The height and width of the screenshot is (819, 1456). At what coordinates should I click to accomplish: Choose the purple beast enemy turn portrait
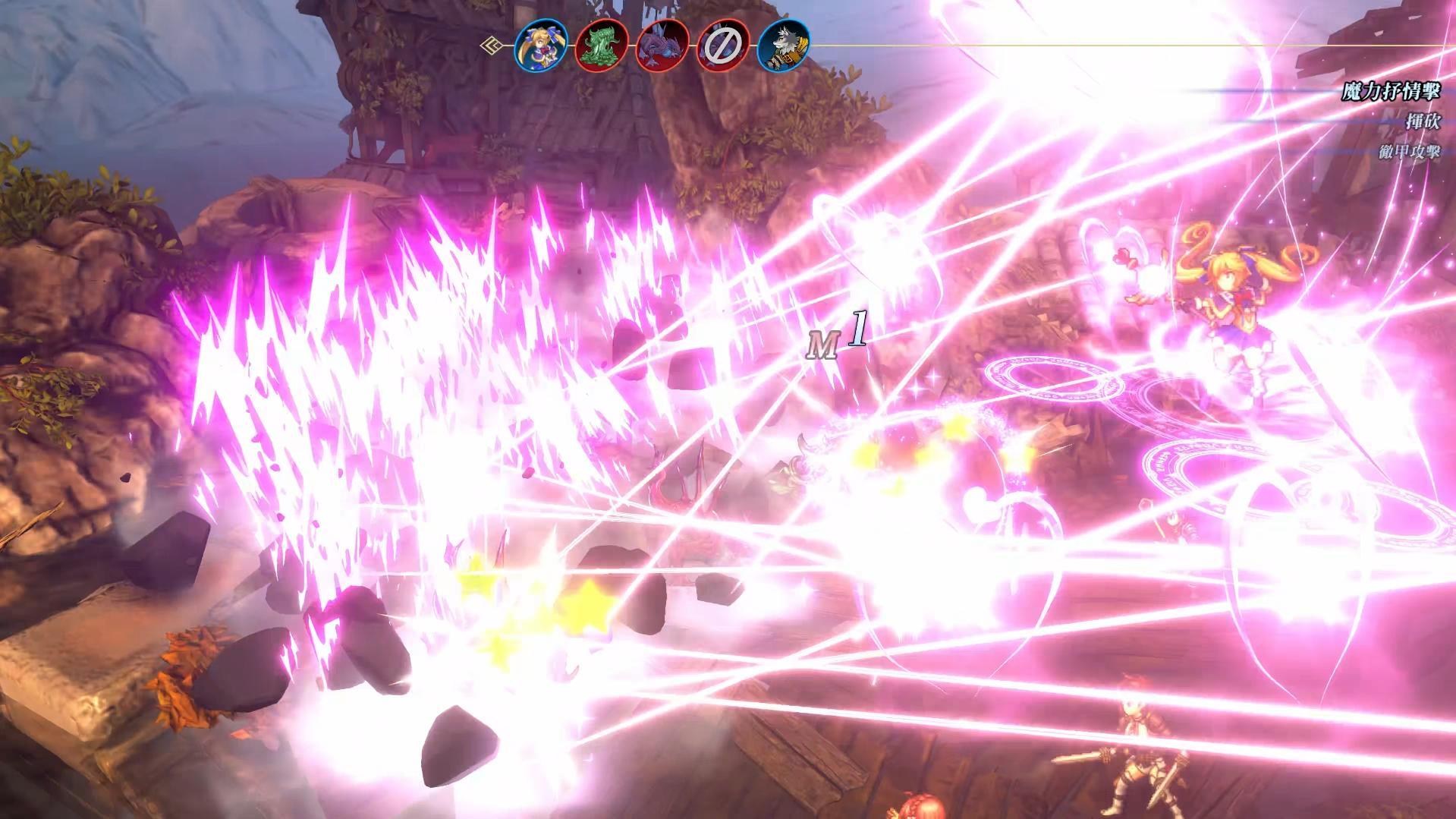click(662, 46)
